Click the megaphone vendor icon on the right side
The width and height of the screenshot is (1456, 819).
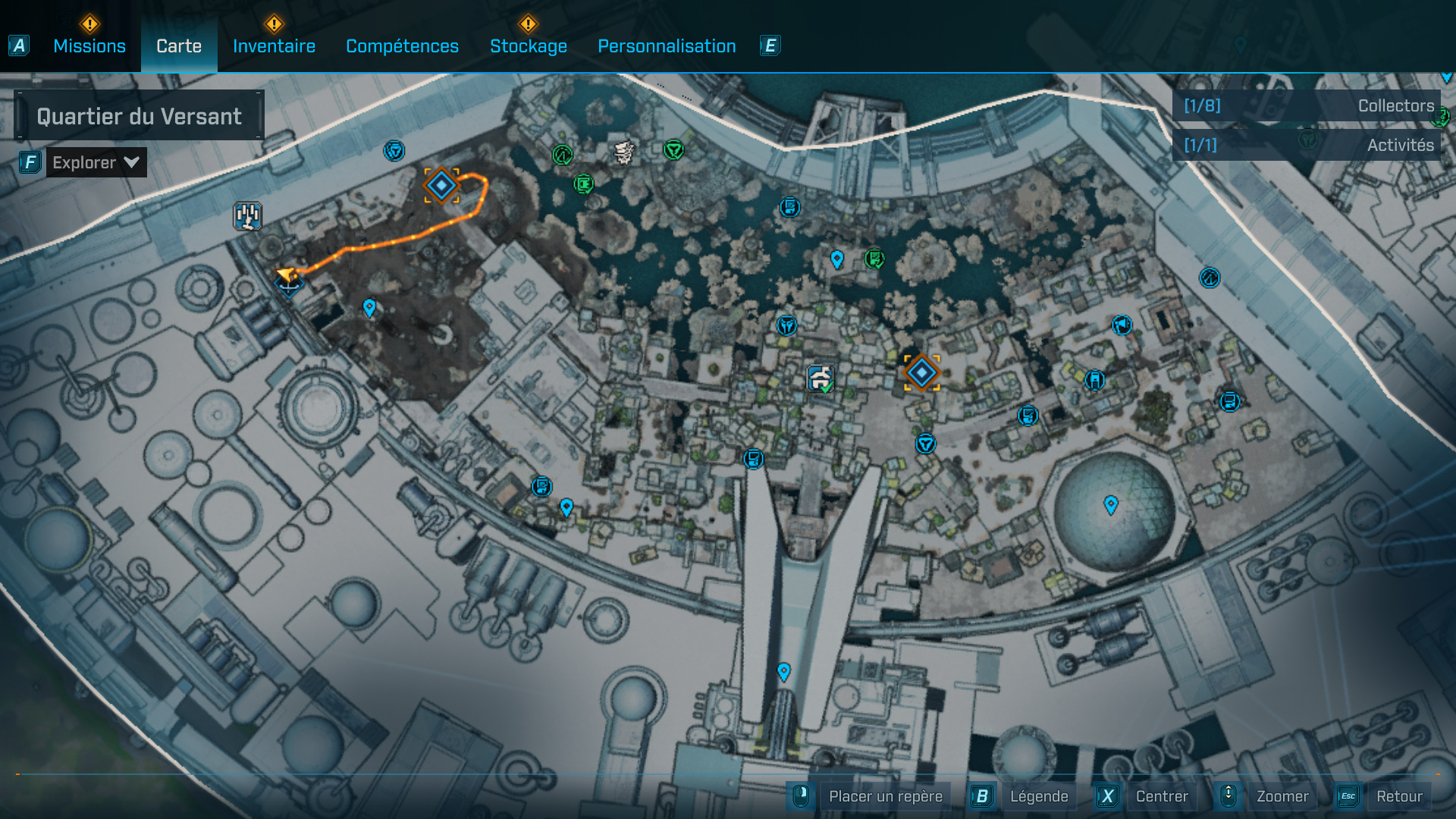tap(1122, 325)
